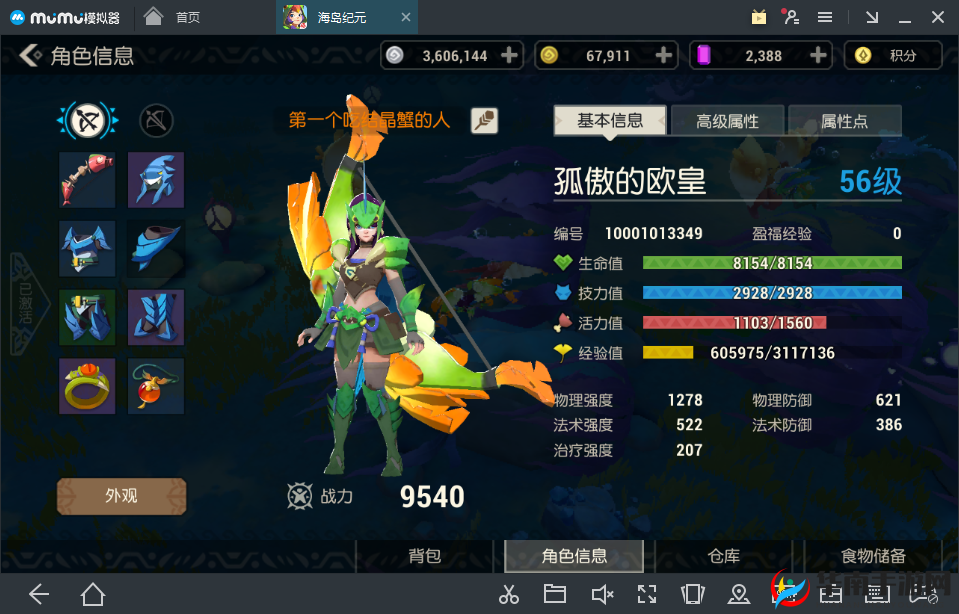Select the blue gauntlets slot

(x=87, y=317)
